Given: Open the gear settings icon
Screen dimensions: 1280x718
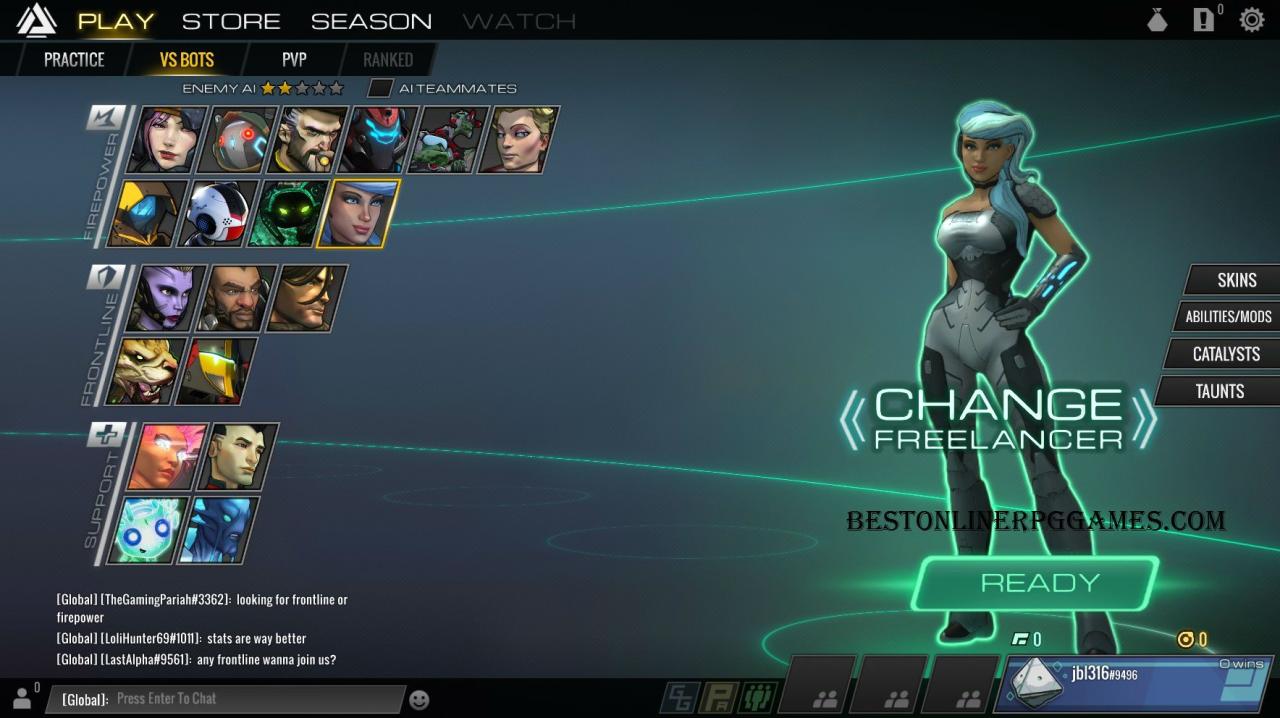Looking at the screenshot, I should [x=1251, y=20].
